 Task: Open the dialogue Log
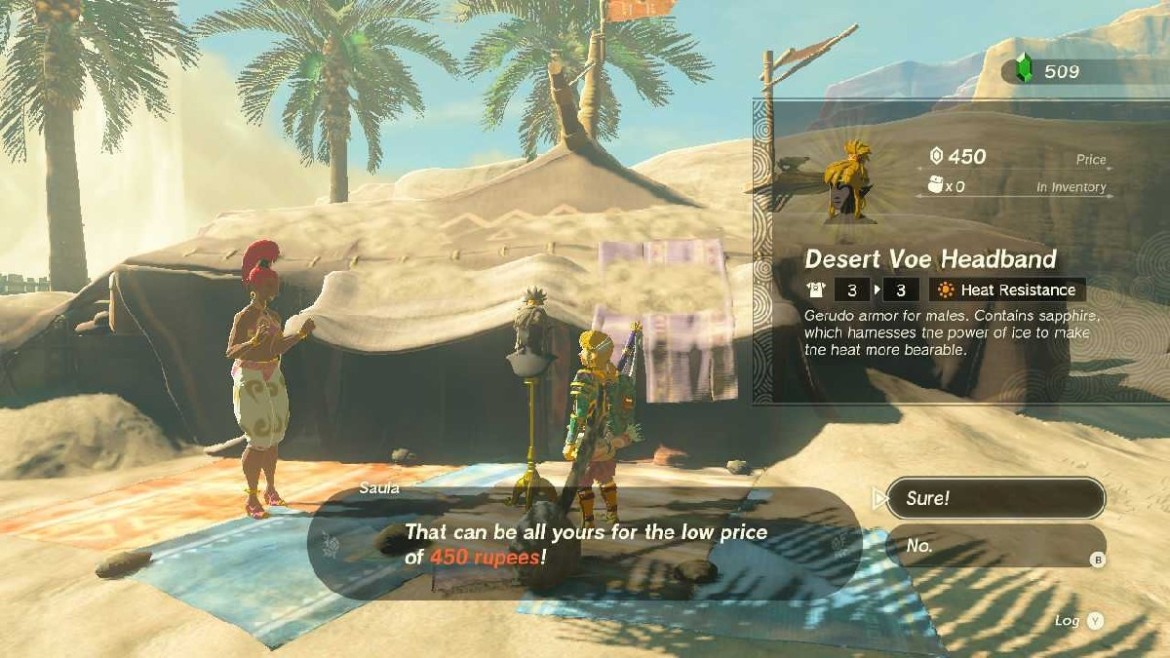click(1079, 621)
